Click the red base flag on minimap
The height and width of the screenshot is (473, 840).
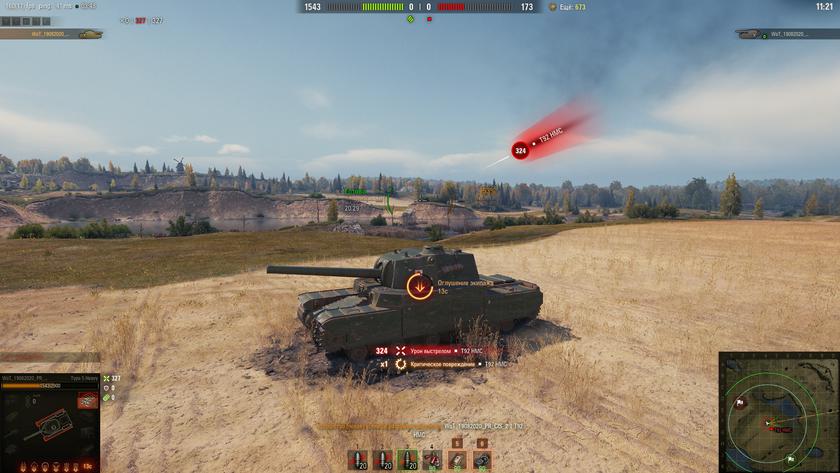741,404
